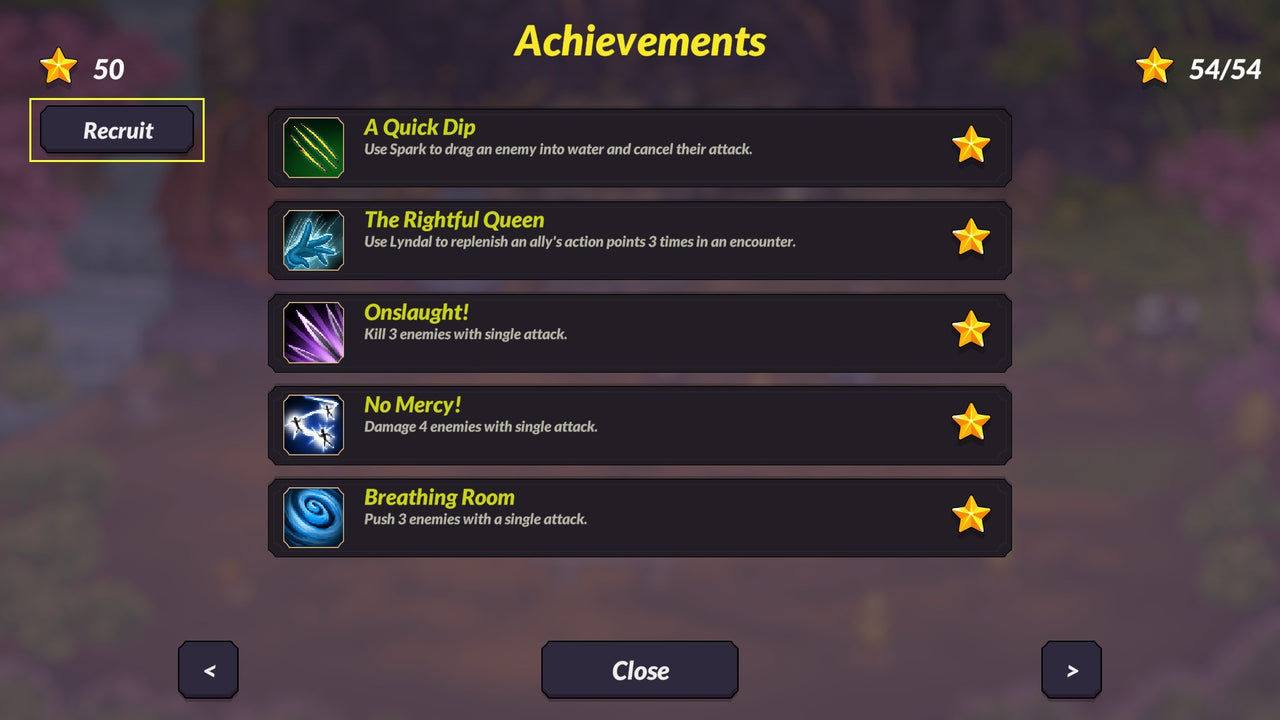Click the star reward on A Quick Dip row
This screenshot has height=720, width=1280.
coord(972,146)
